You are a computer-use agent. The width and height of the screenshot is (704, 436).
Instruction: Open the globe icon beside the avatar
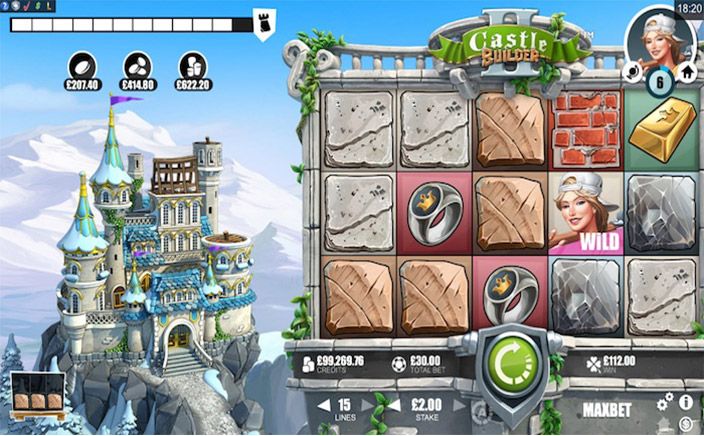pyautogui.click(x=632, y=72)
